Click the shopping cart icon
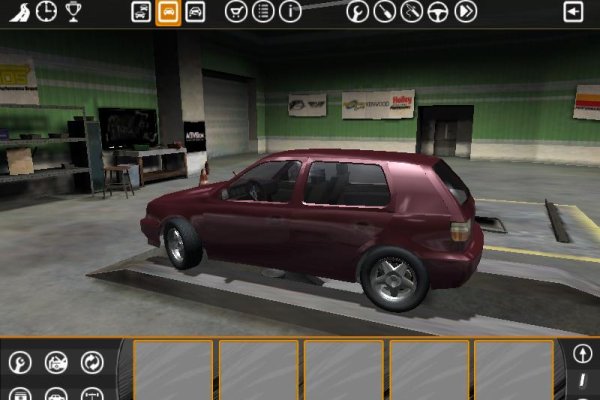Image resolution: width=600 pixels, height=400 pixels. [235, 12]
